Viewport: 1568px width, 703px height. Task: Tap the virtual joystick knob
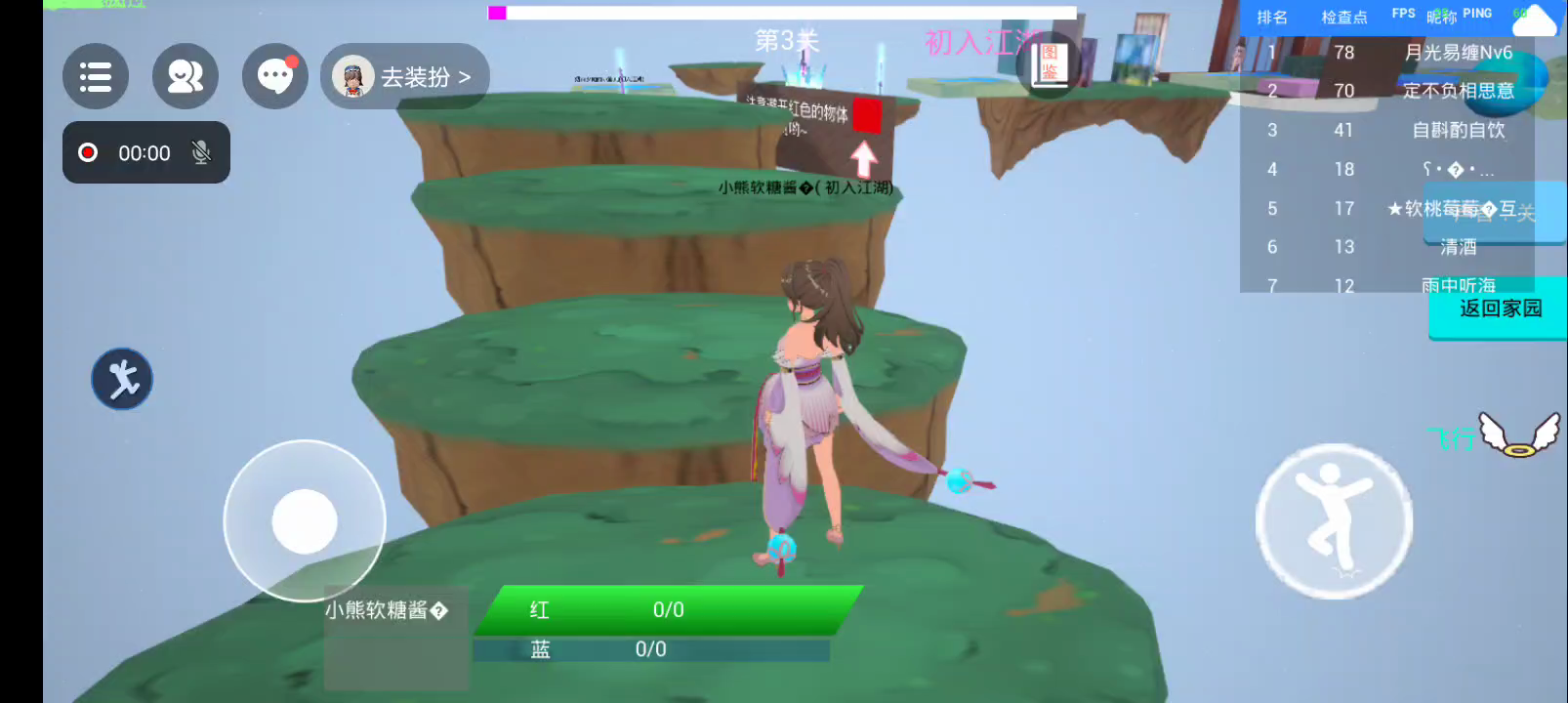coord(305,521)
